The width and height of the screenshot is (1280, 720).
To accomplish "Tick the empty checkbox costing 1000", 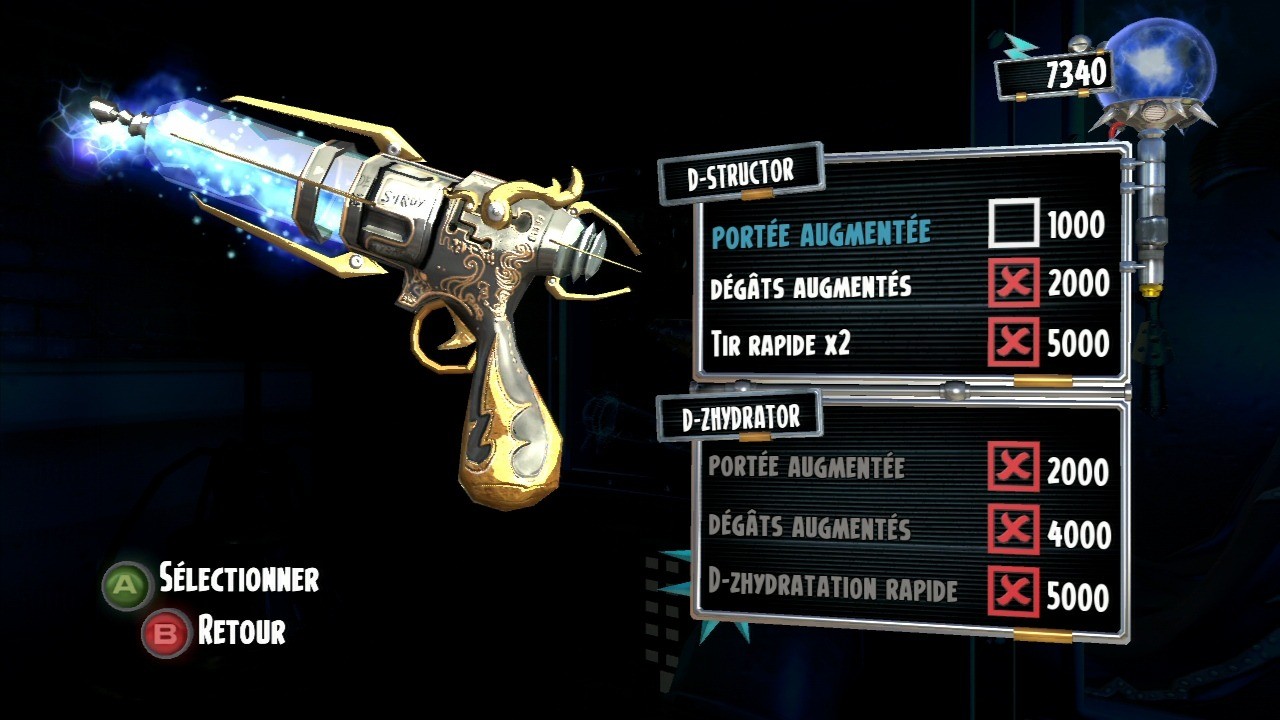I will click(x=1013, y=223).
